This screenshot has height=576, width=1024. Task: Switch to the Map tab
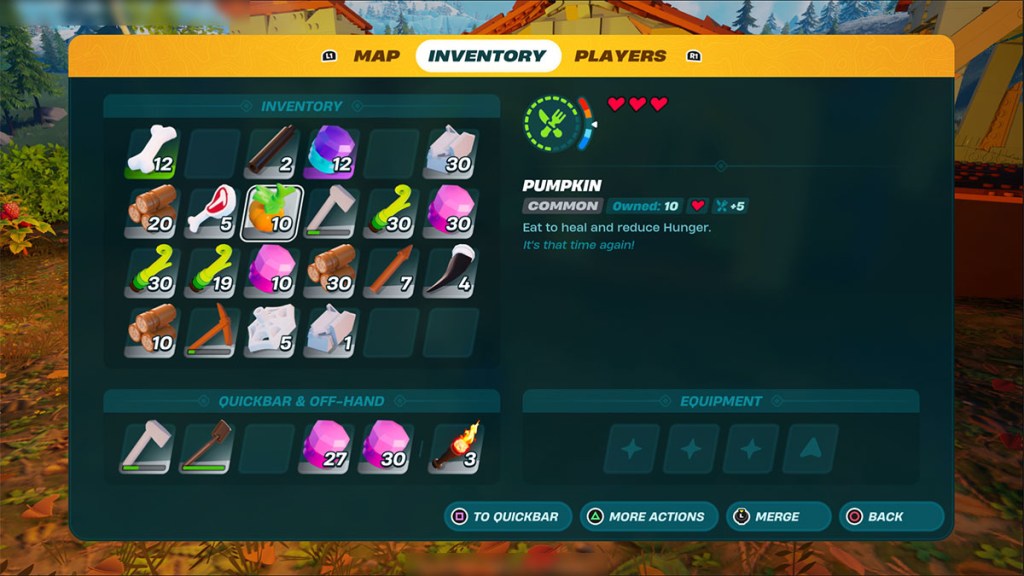376,56
